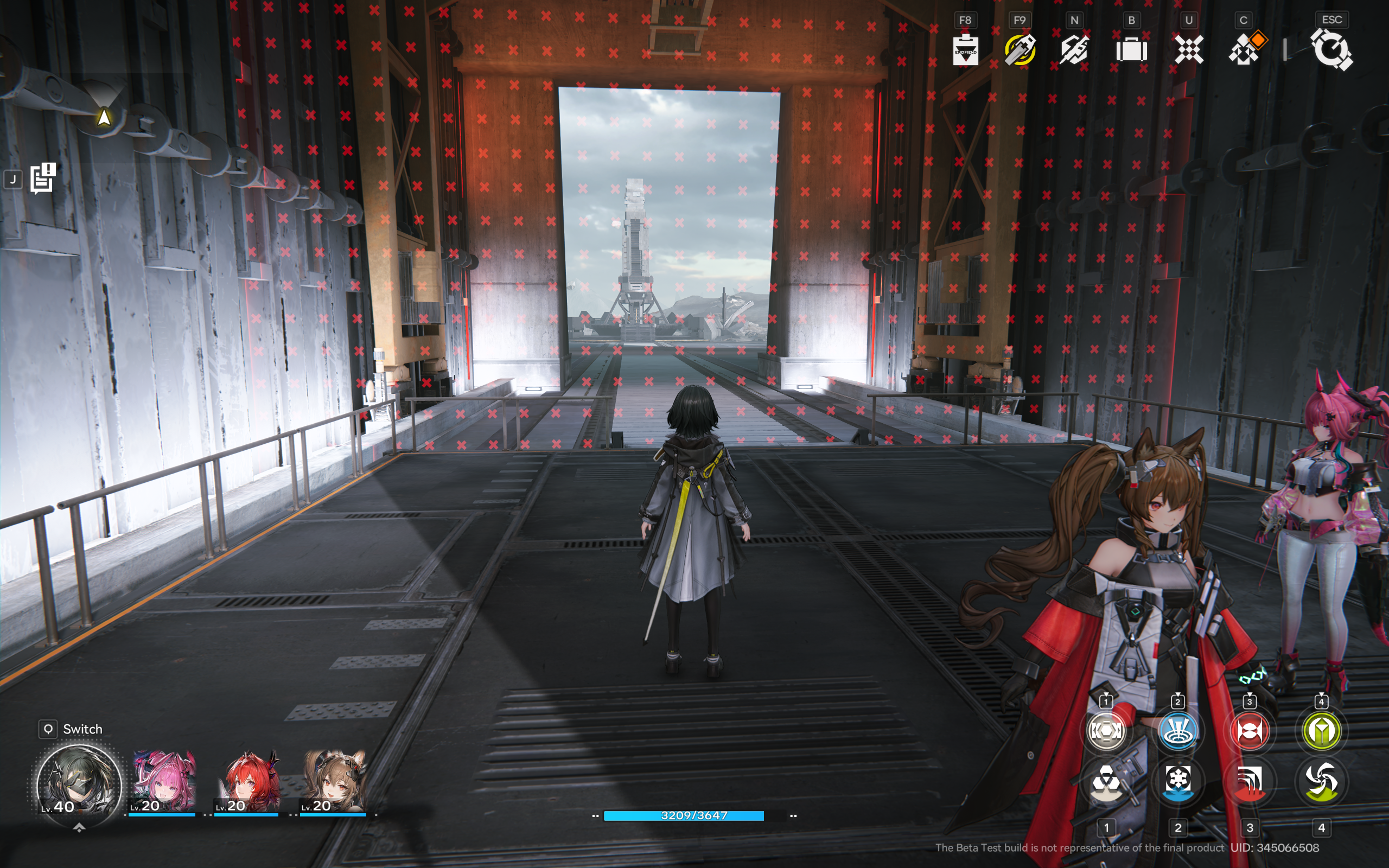Use the green pinwheel battle skill
The height and width of the screenshot is (868, 1389).
click(x=1321, y=782)
